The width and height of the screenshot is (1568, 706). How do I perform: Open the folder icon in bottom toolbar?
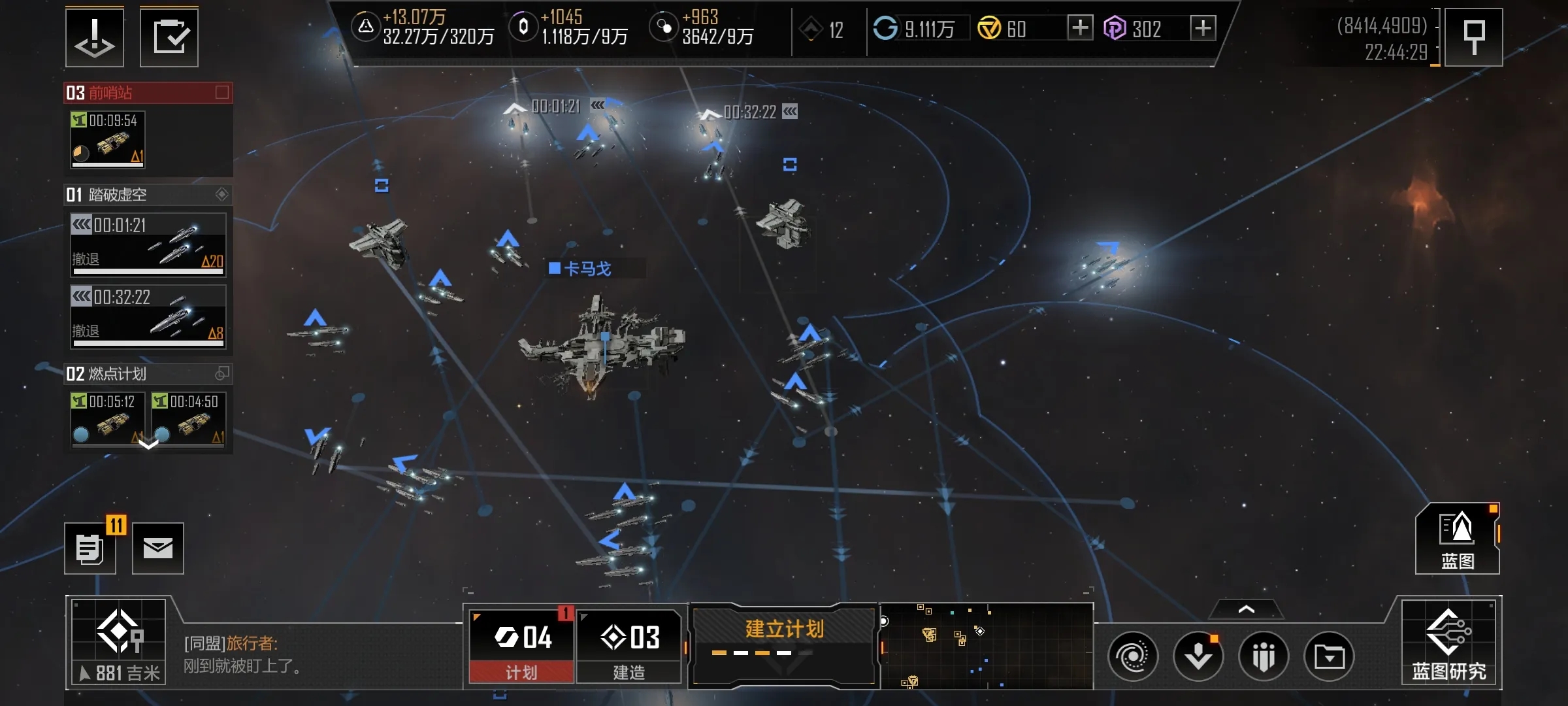click(1329, 656)
